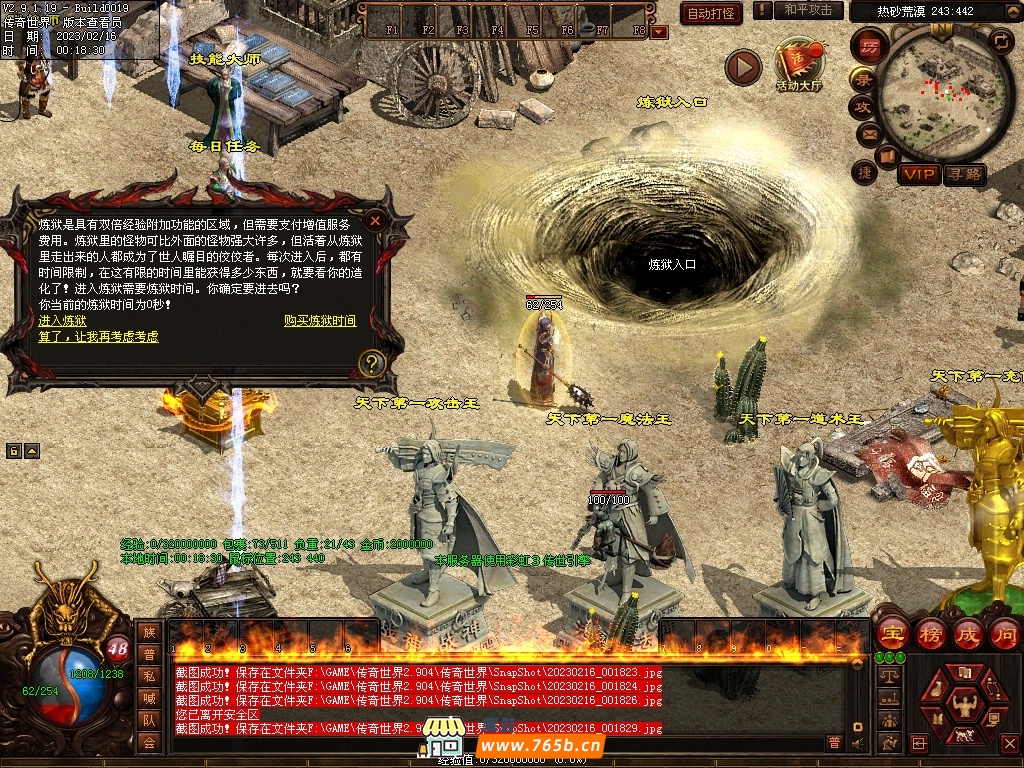1024x768 pixels.
Task: Close the purgatory dialogue with the X
Action: coord(375,220)
